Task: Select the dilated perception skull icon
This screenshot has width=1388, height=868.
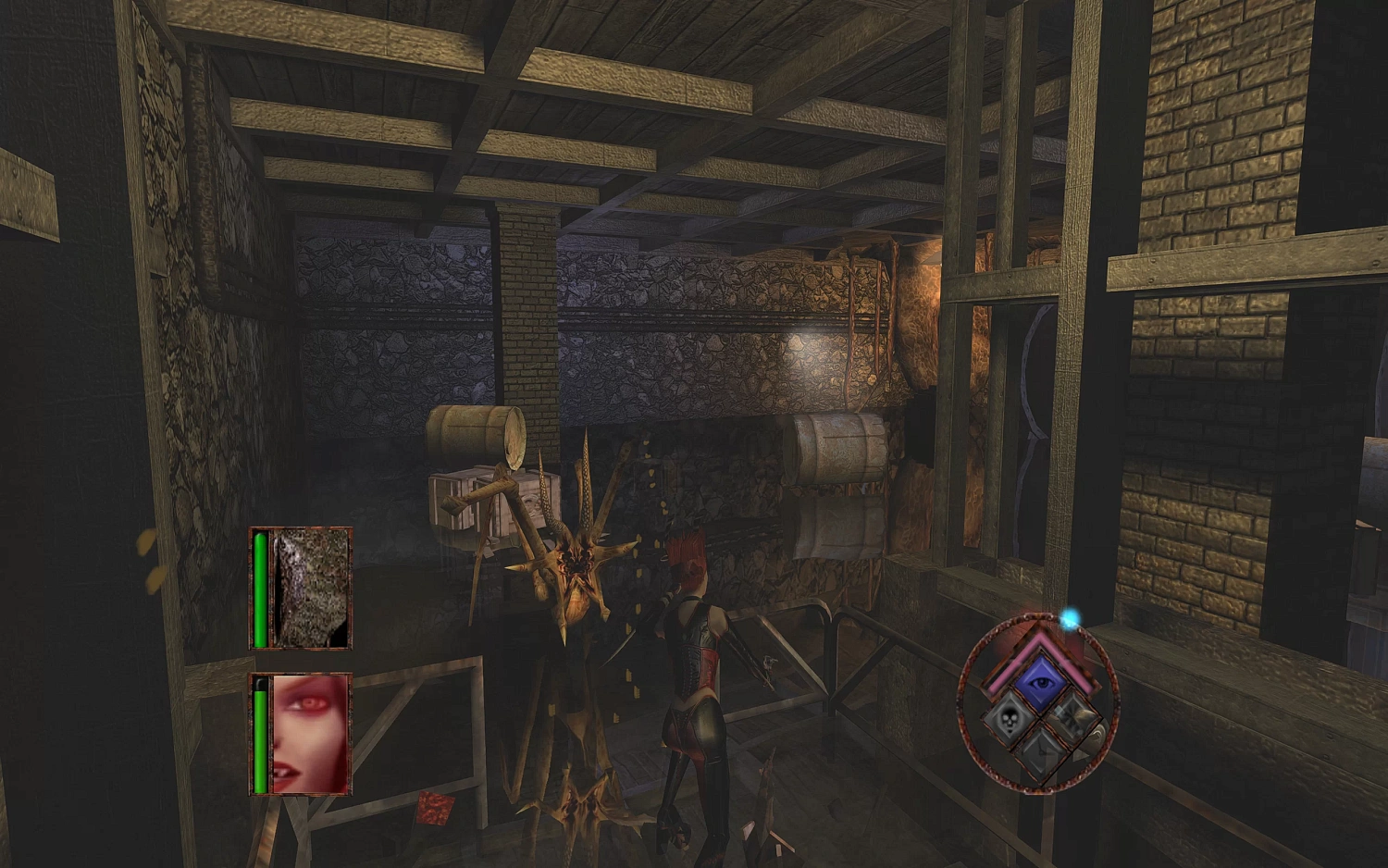Action: click(x=1010, y=720)
